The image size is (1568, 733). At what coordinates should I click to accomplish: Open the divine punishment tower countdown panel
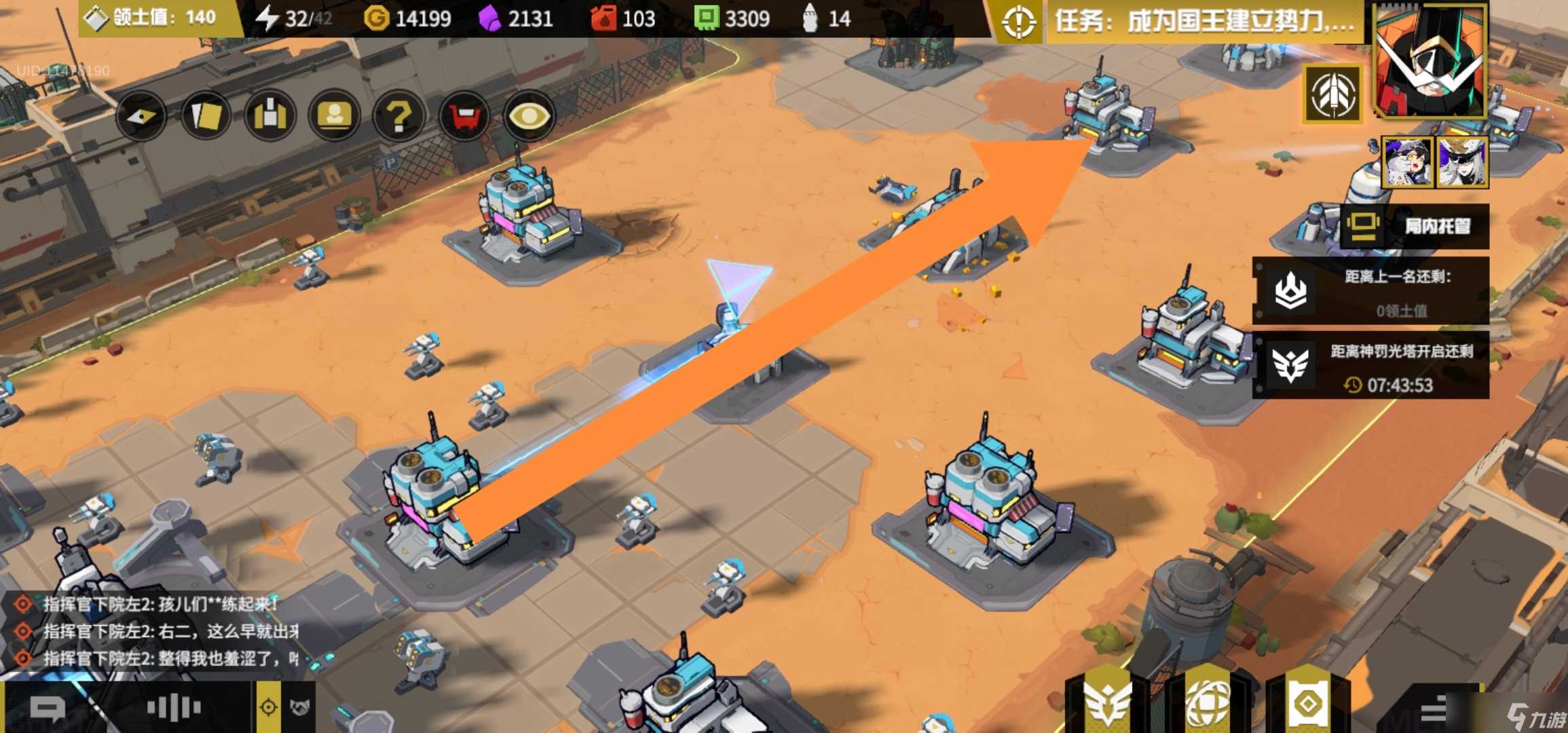1371,366
